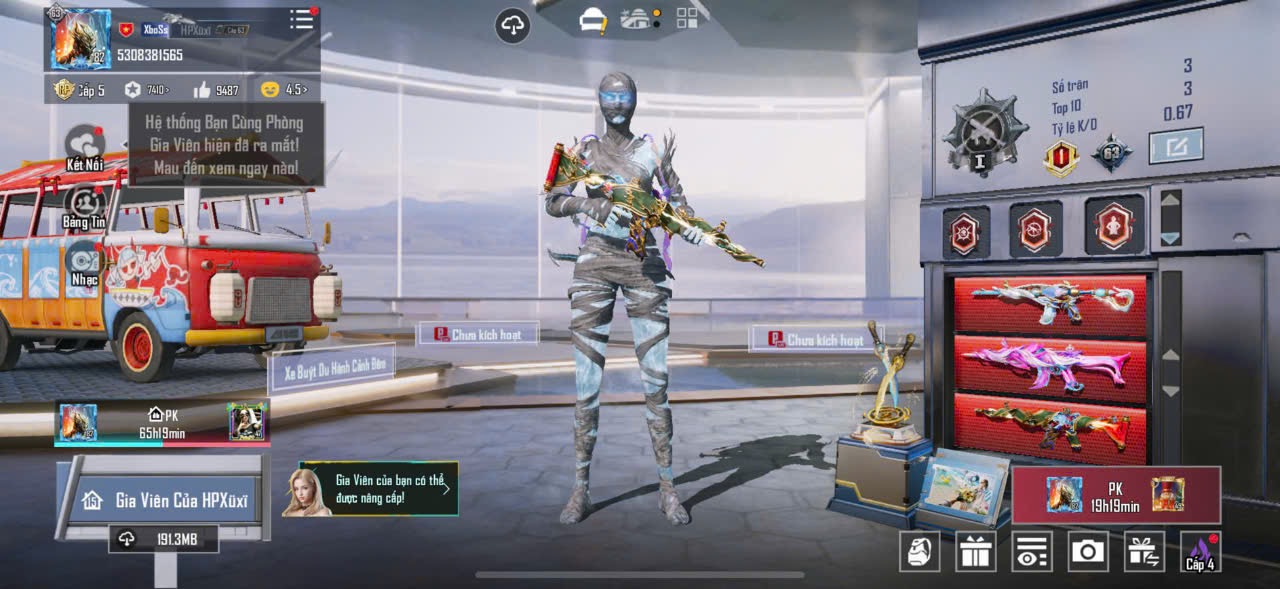Open the Bảng Tin news feed
The image size is (1280, 589).
[84, 206]
